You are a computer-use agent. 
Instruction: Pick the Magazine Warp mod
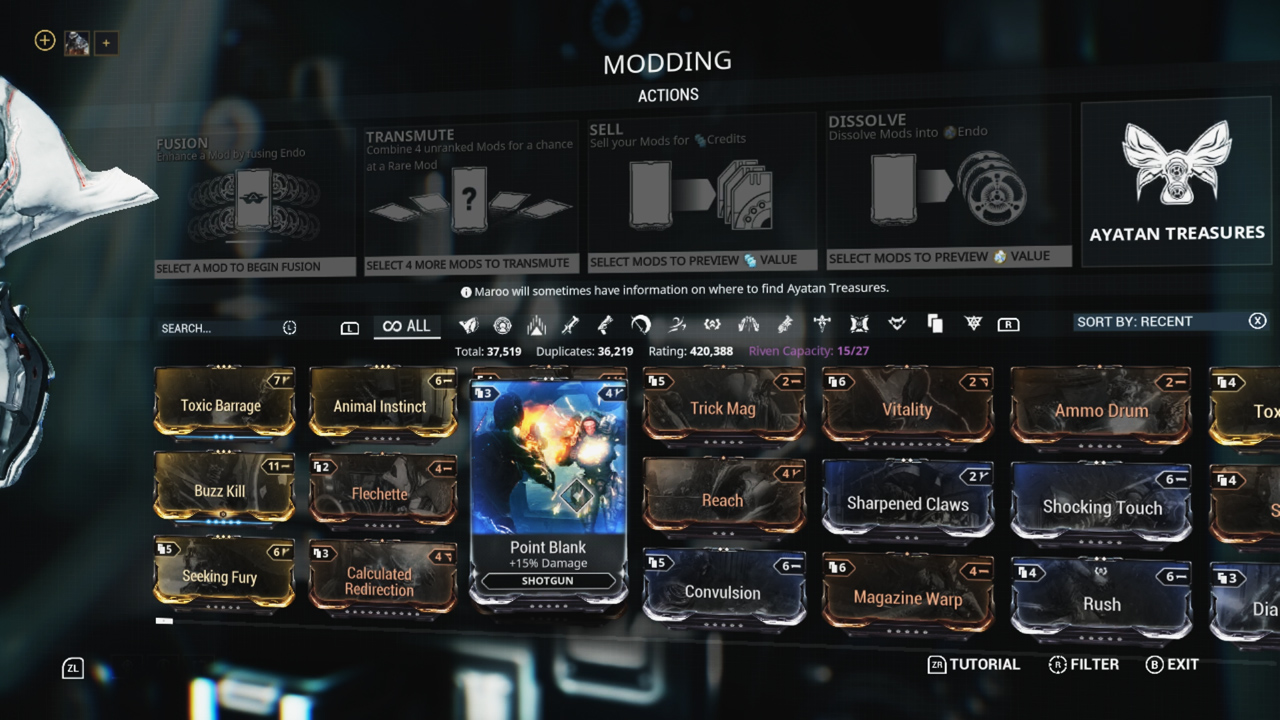(x=907, y=596)
